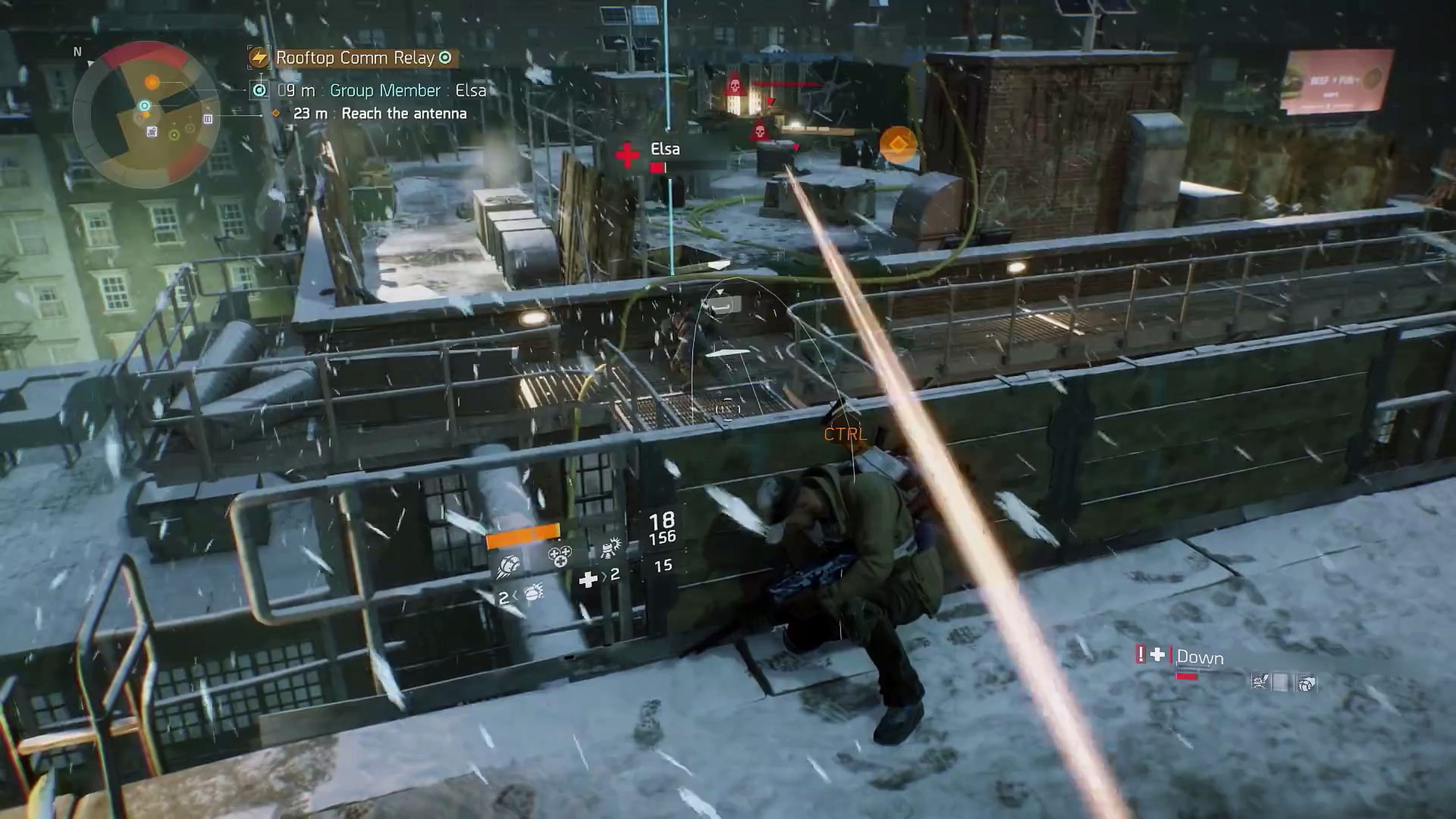Select the seeker mine skill icon
1456x819 pixels.
coord(509,564)
